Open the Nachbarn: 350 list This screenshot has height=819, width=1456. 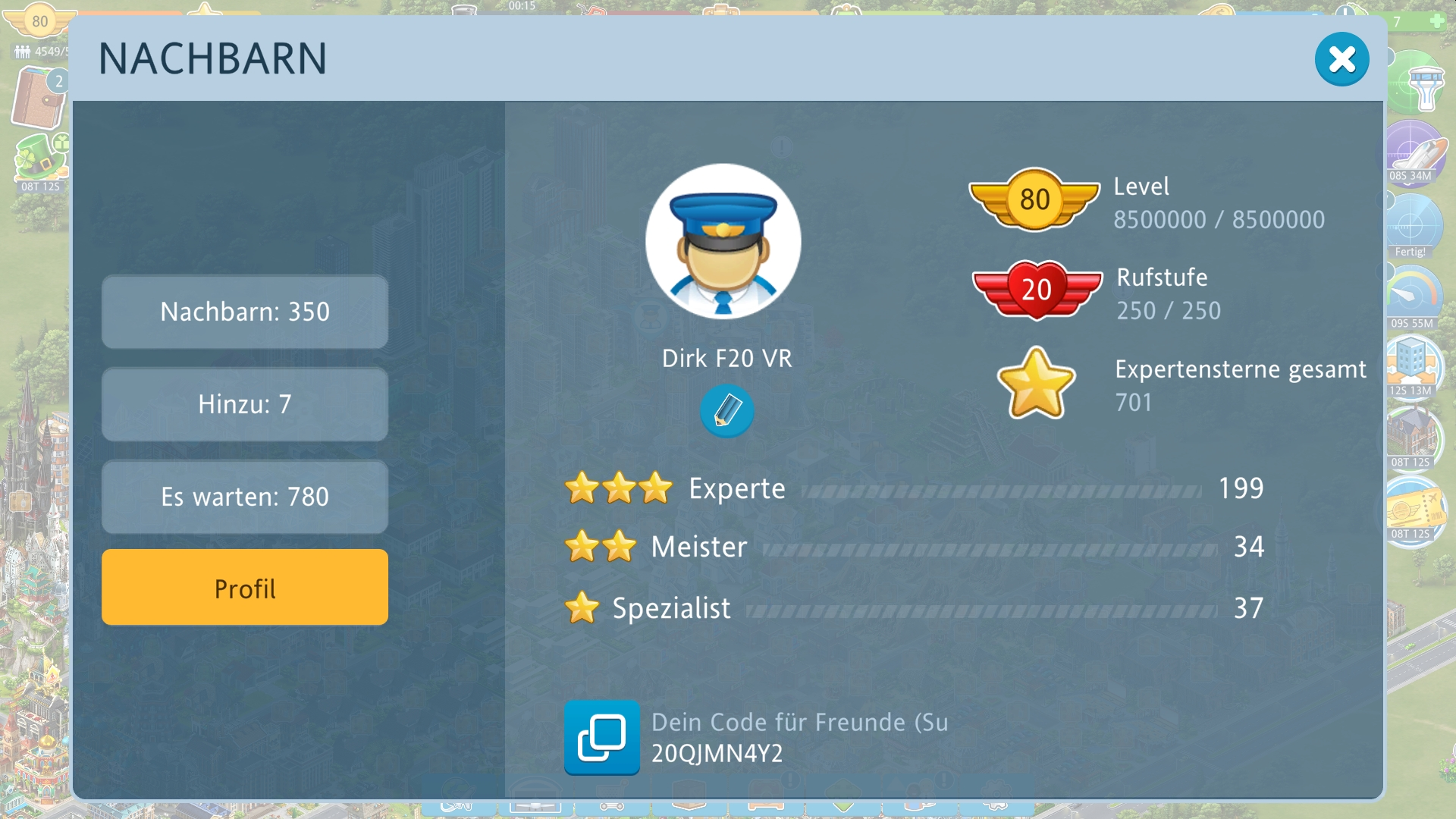[x=245, y=312]
